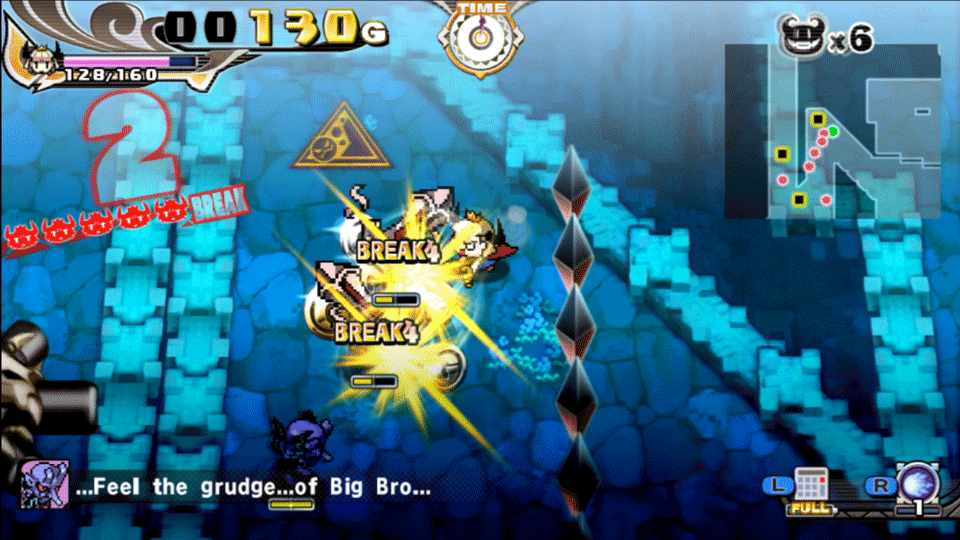Open the grid-pad item slot marked FULL
This screenshot has width=960, height=540.
click(810, 487)
